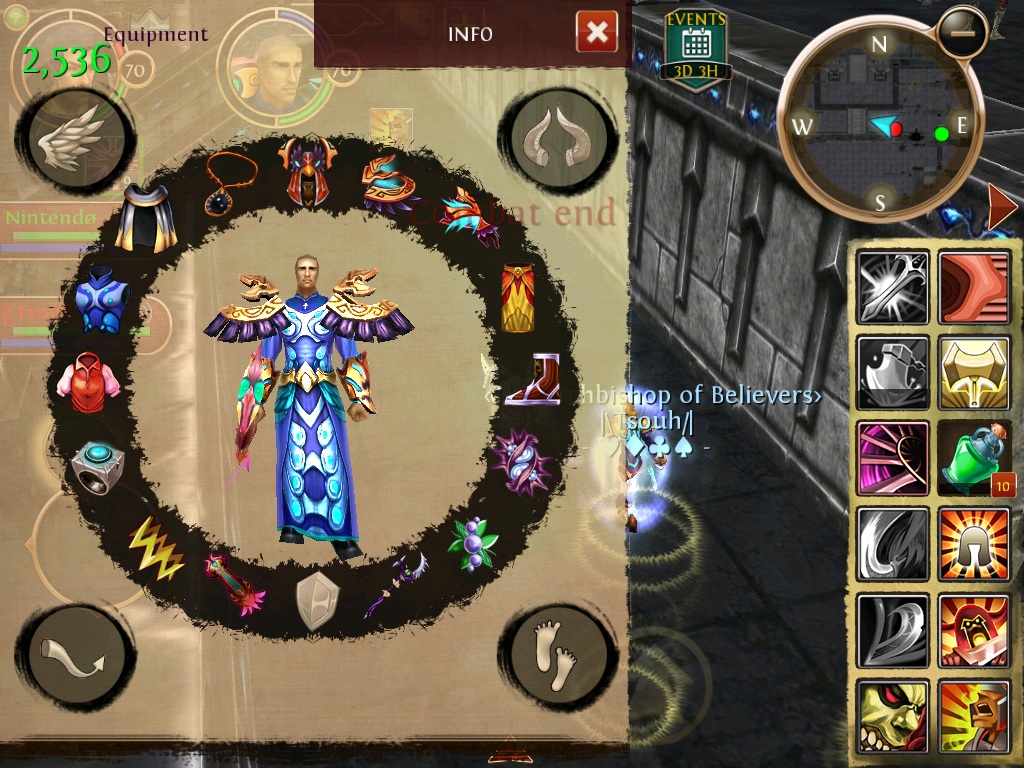
Task: Select the equipped helmet slot
Action: (x=304, y=171)
